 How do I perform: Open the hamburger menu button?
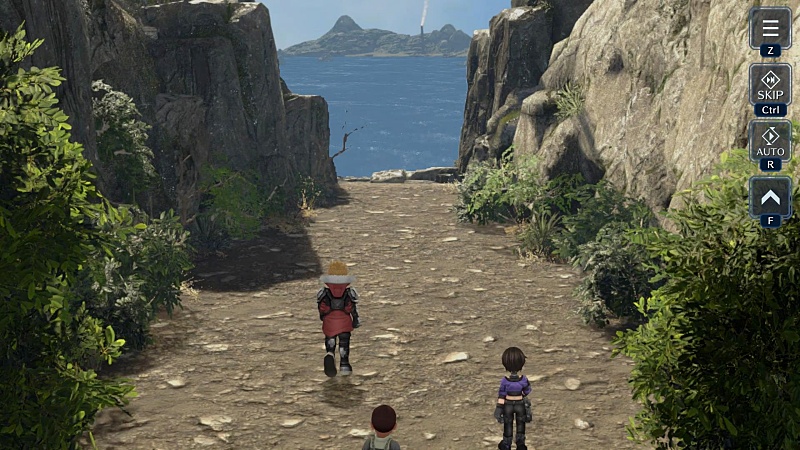[x=770, y=27]
